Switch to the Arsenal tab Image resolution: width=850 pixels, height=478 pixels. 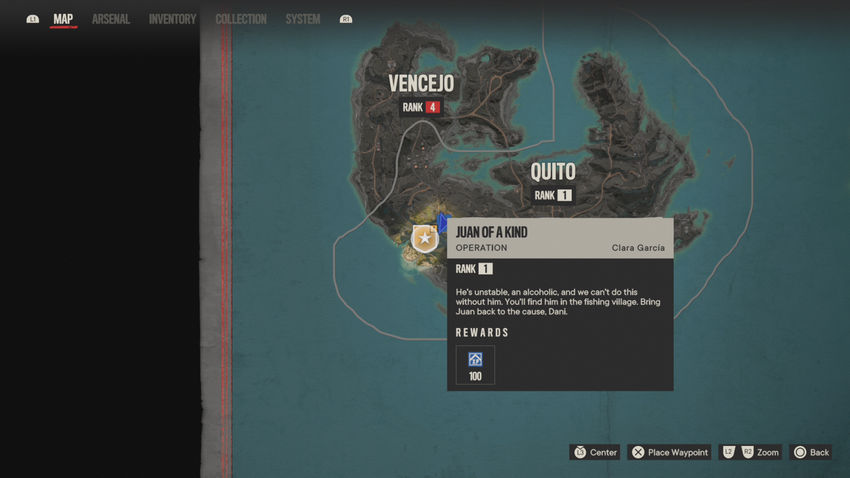click(110, 19)
